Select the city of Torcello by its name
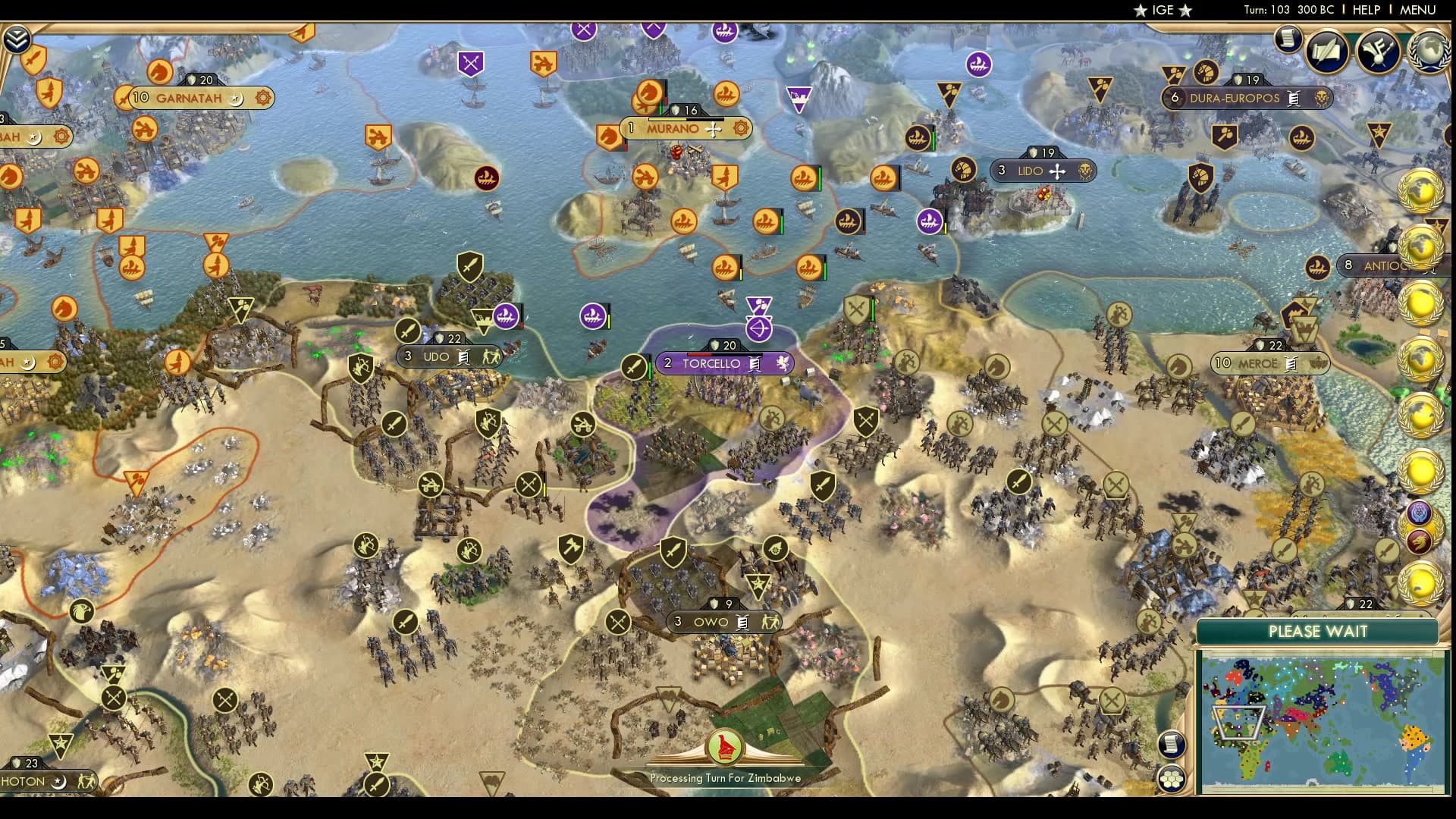The width and height of the screenshot is (1456, 819). click(x=713, y=364)
